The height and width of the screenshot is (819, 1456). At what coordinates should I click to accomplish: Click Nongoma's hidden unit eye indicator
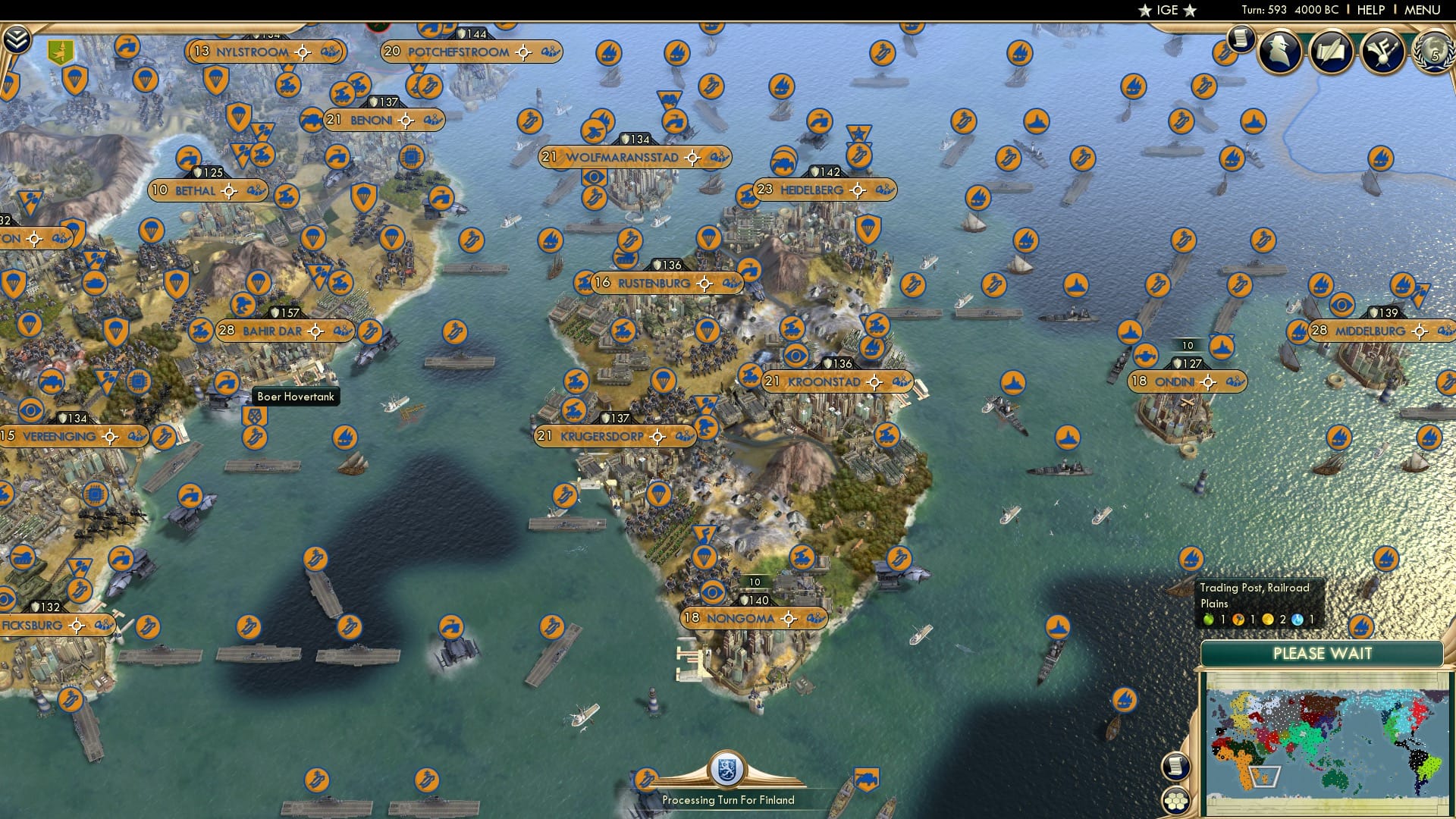click(712, 591)
